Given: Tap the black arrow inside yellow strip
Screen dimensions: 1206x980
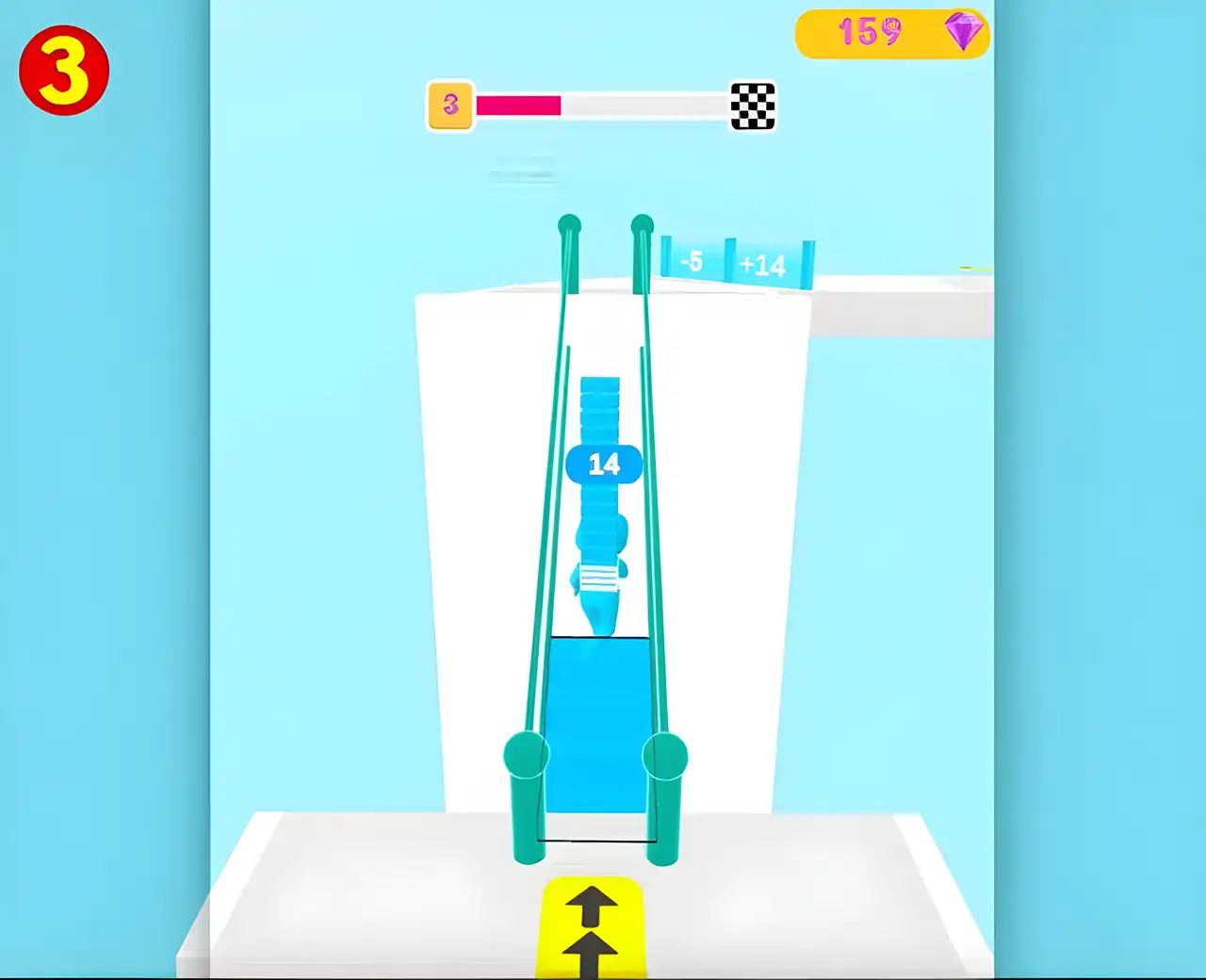Looking at the screenshot, I should [x=592, y=905].
